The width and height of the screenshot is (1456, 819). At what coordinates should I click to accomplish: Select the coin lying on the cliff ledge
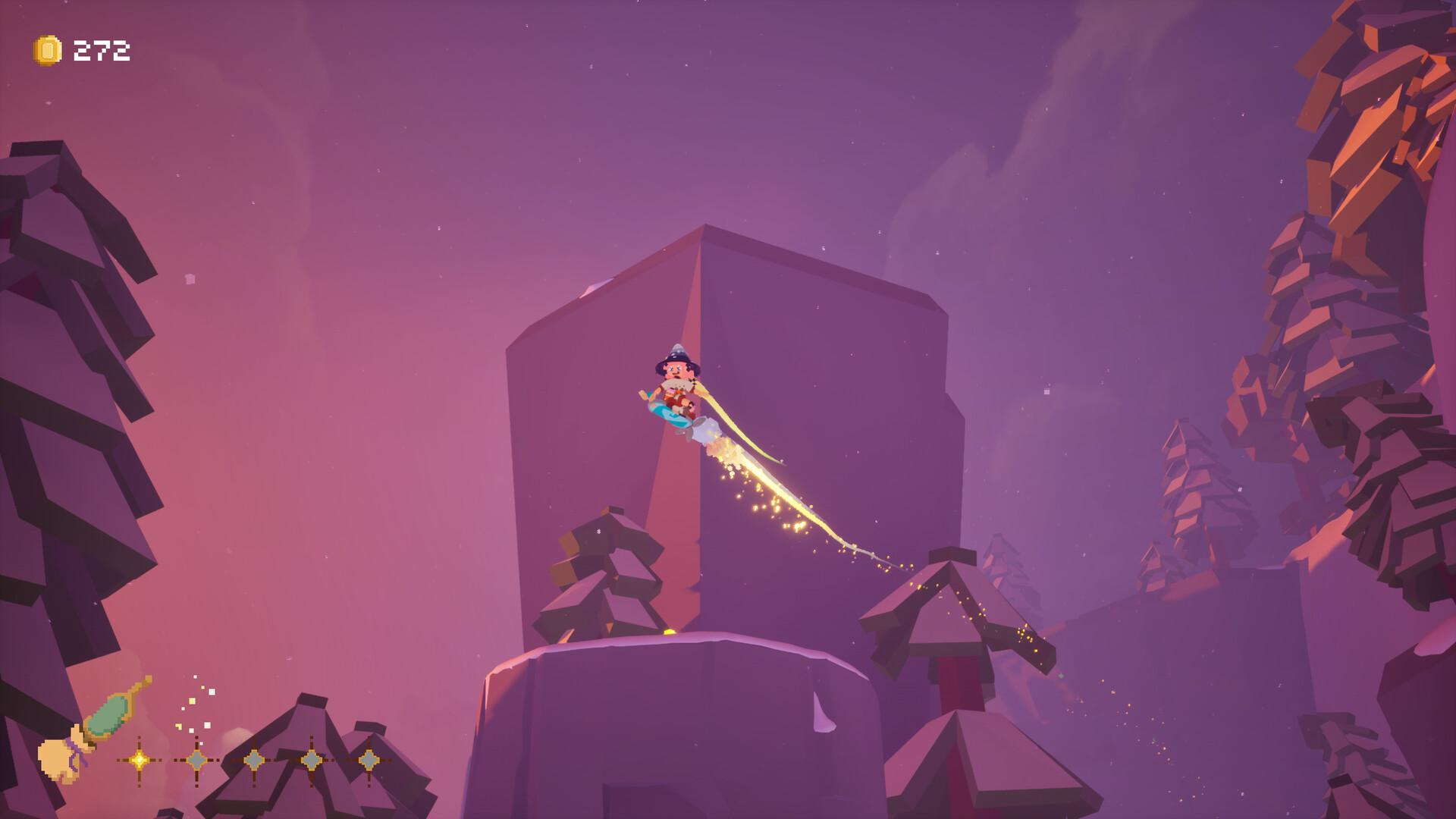point(670,631)
